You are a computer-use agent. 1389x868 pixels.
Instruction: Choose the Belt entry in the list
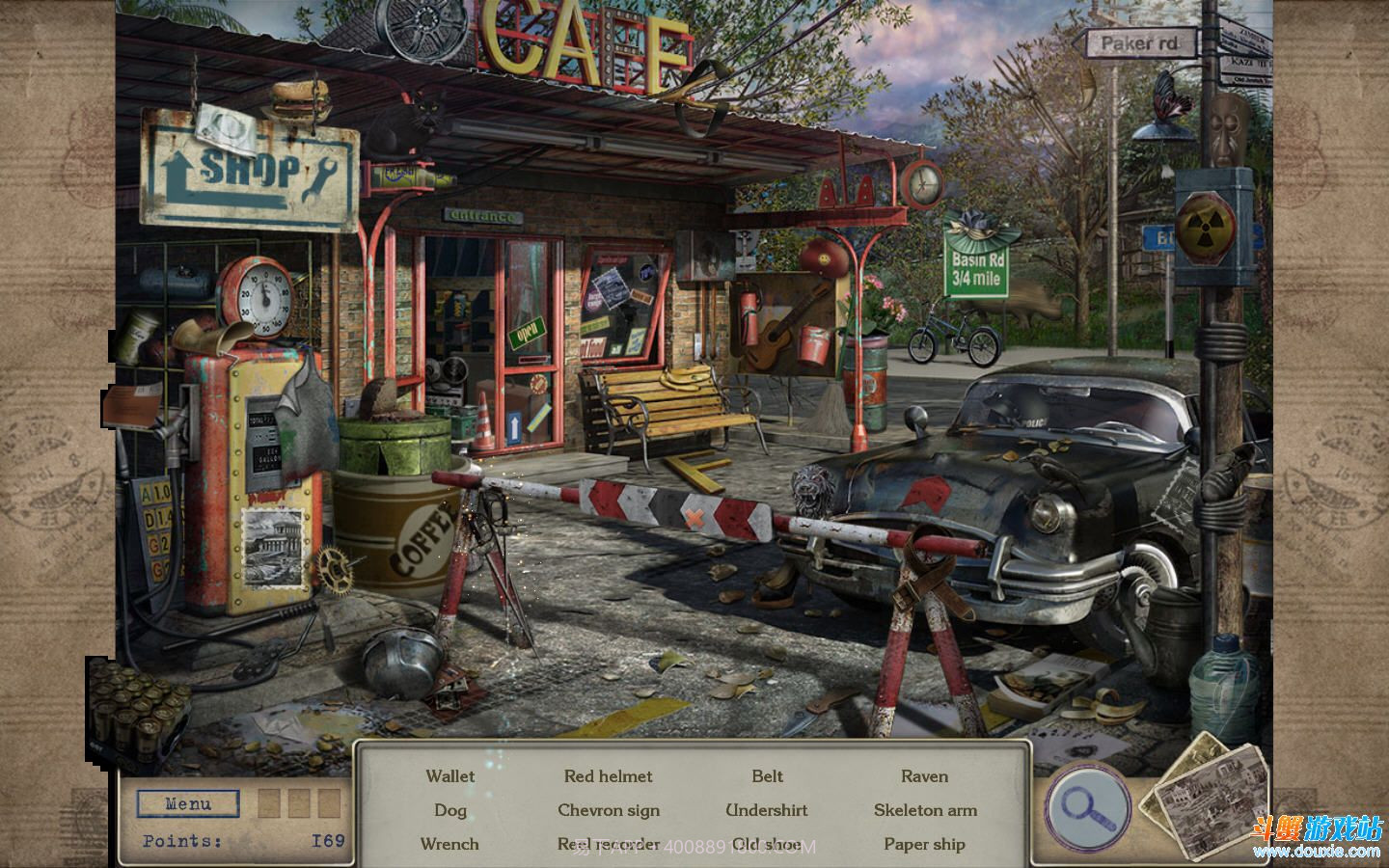point(767,776)
